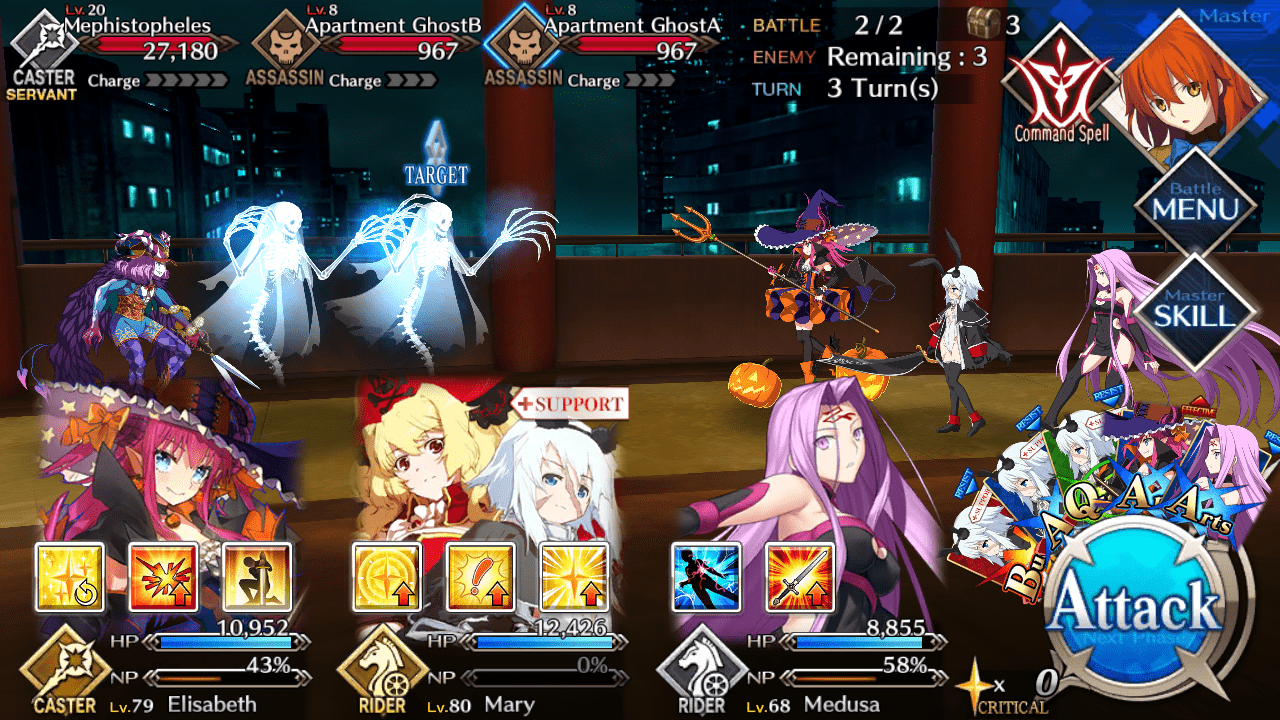Activate Mary's target circle skill
This screenshot has height=720, width=1280.
387,577
